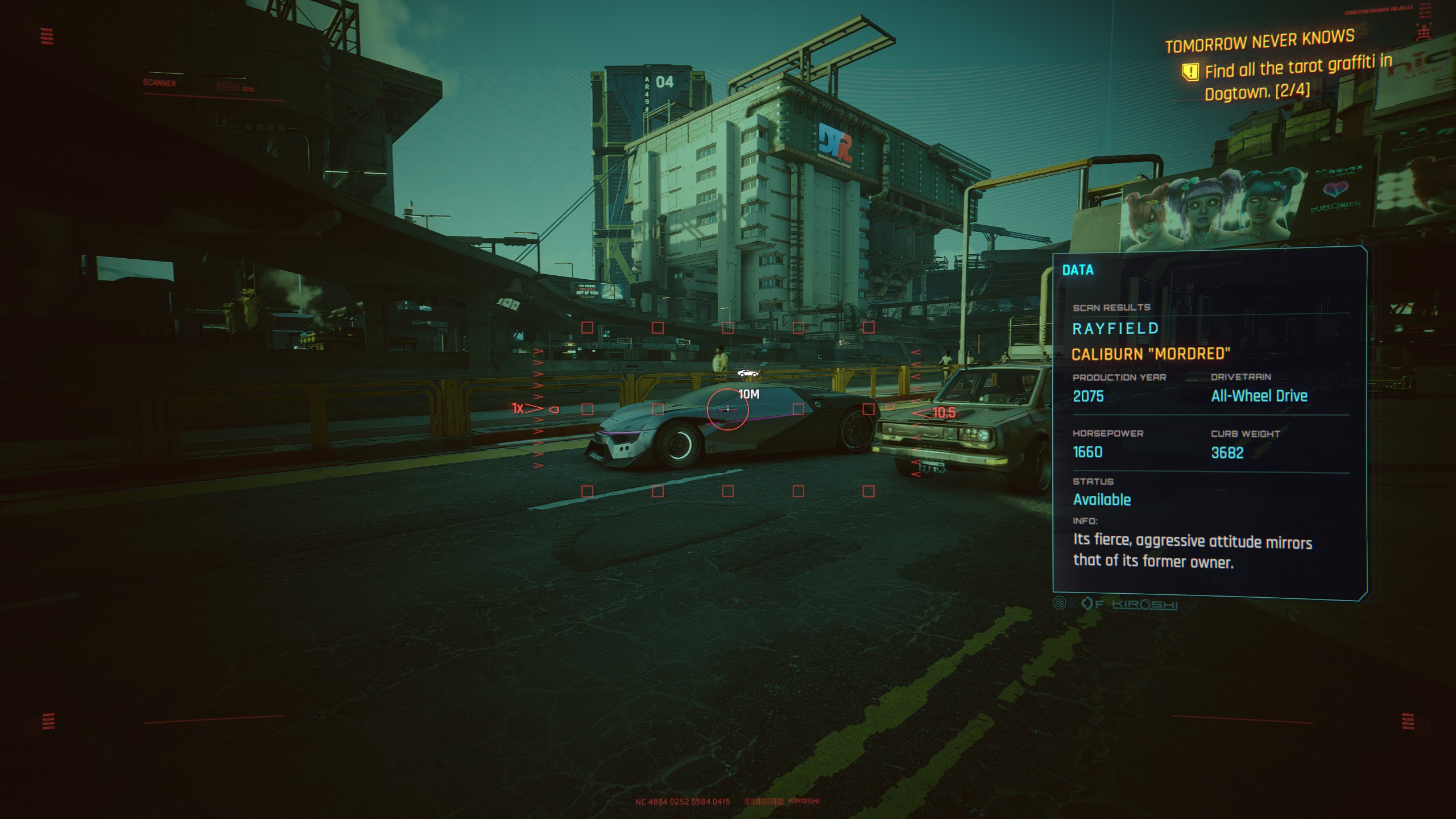Viewport: 1456px width, 819px height.
Task: Switch to the DATA tab in scanner panel
Action: [x=1078, y=270]
